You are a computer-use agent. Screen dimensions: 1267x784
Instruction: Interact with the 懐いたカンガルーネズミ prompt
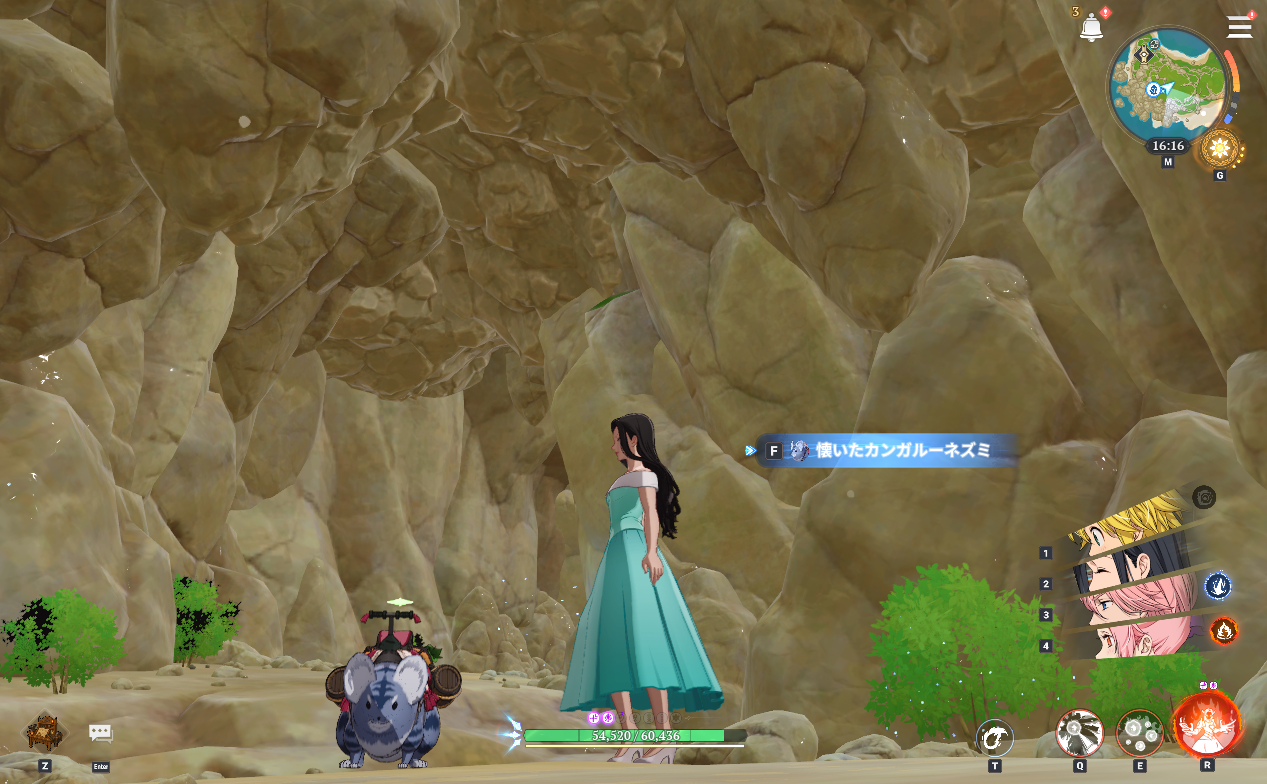point(885,451)
